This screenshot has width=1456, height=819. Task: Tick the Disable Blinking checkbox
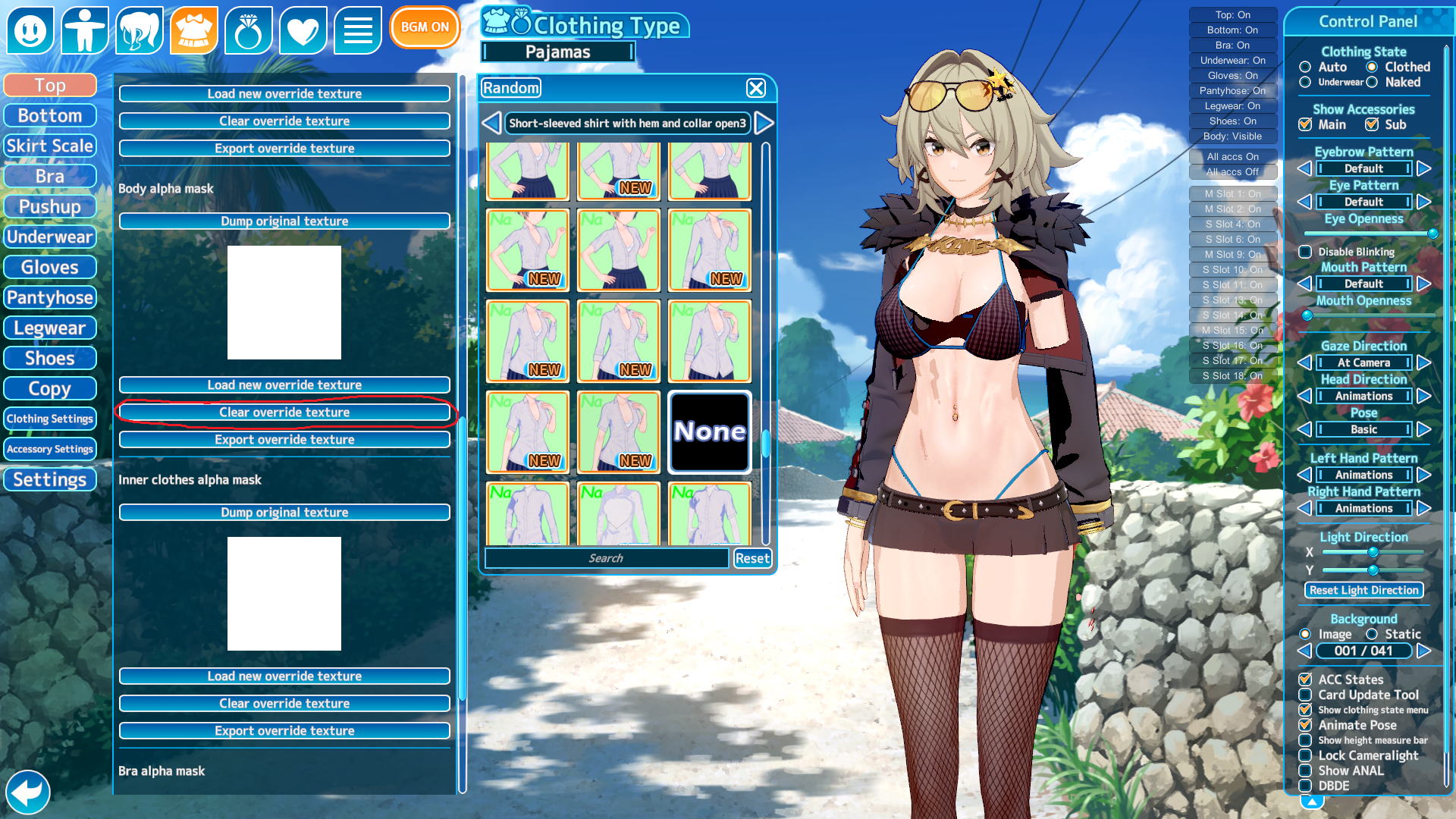1305,253
